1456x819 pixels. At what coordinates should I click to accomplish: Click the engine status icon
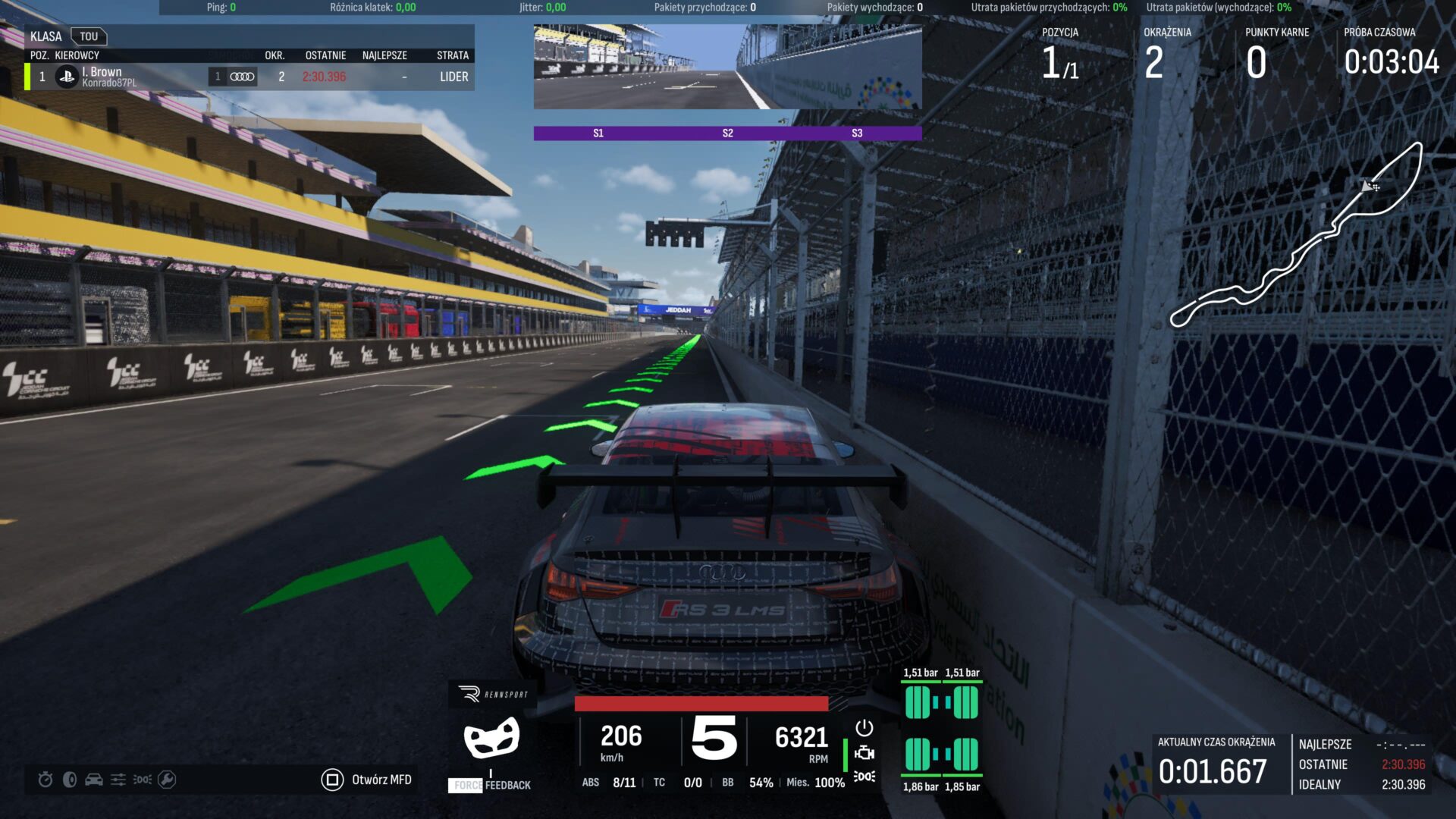864,753
